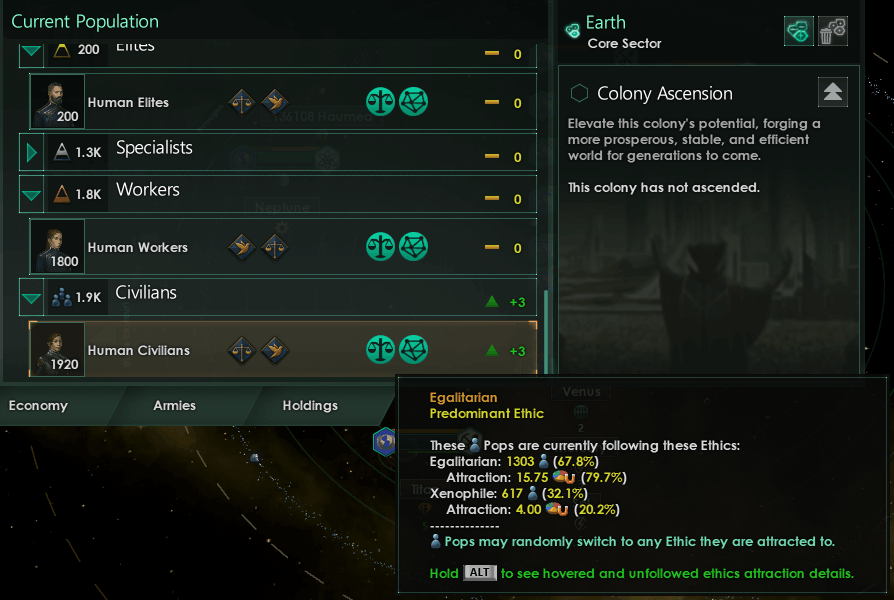Click the Colony Ascension hexagon icon
The height and width of the screenshot is (600, 894).
tap(579, 93)
